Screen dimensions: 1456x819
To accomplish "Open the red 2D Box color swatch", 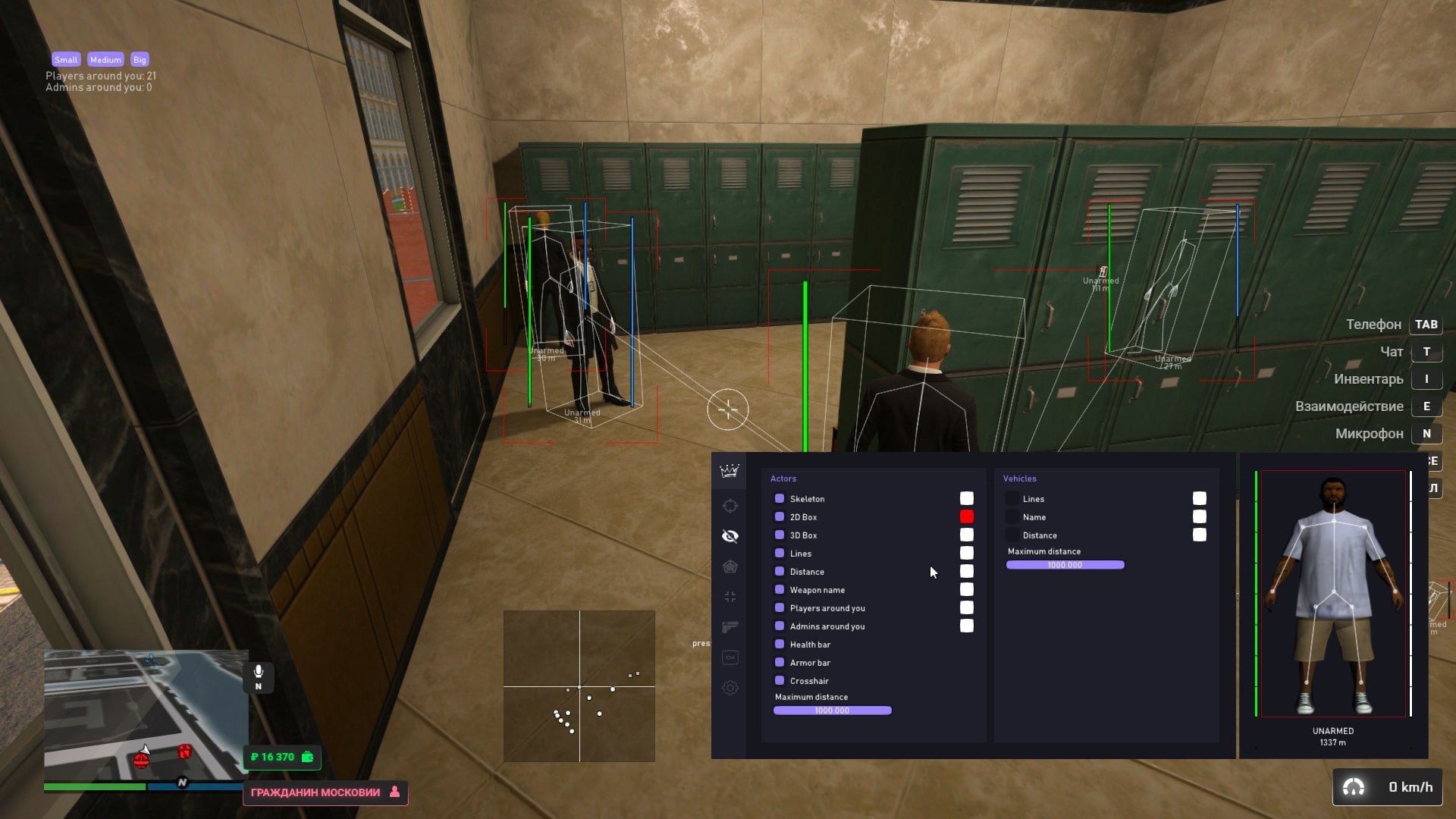I will pyautogui.click(x=966, y=516).
